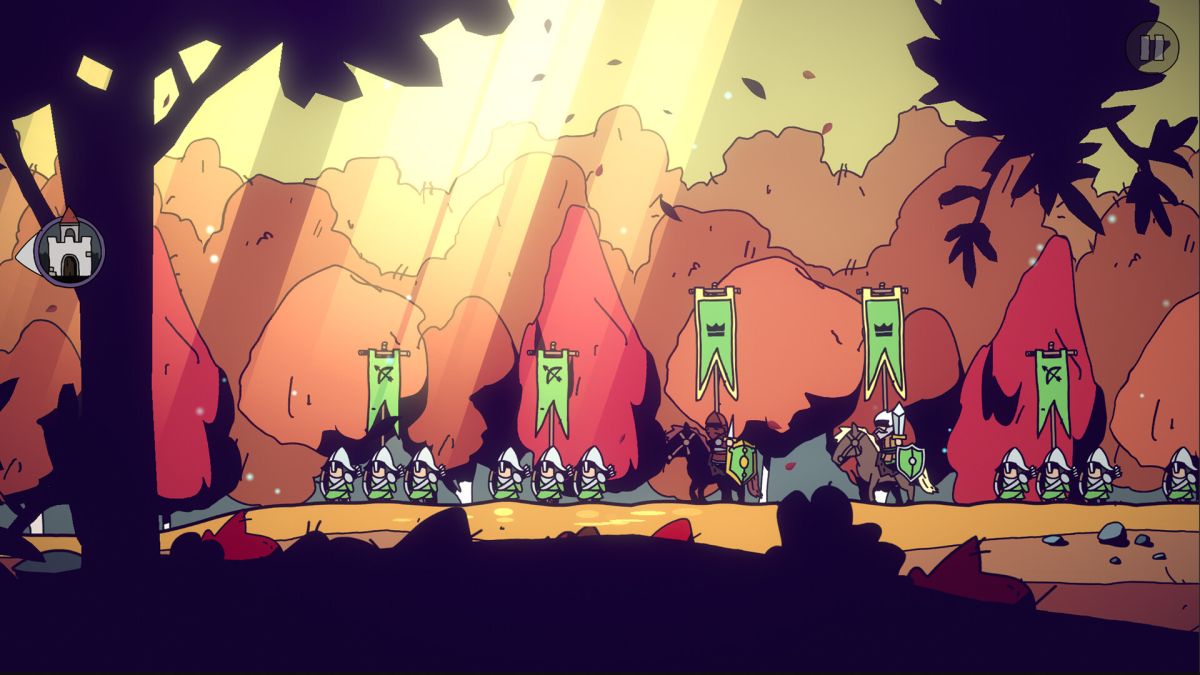
Task: Pause the game with the top-right button
Action: (1152, 47)
